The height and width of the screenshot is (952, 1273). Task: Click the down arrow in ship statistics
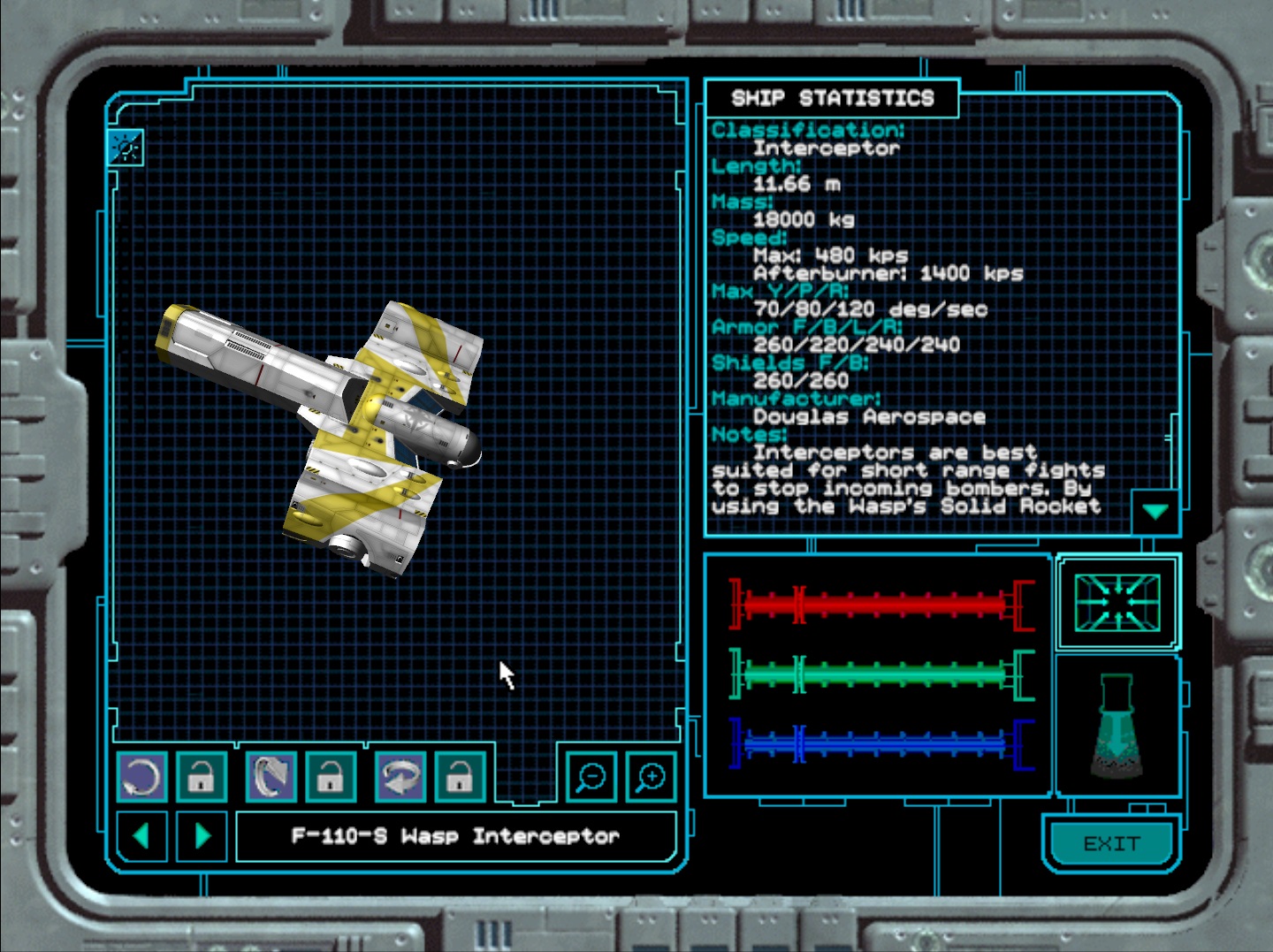pos(1155,512)
